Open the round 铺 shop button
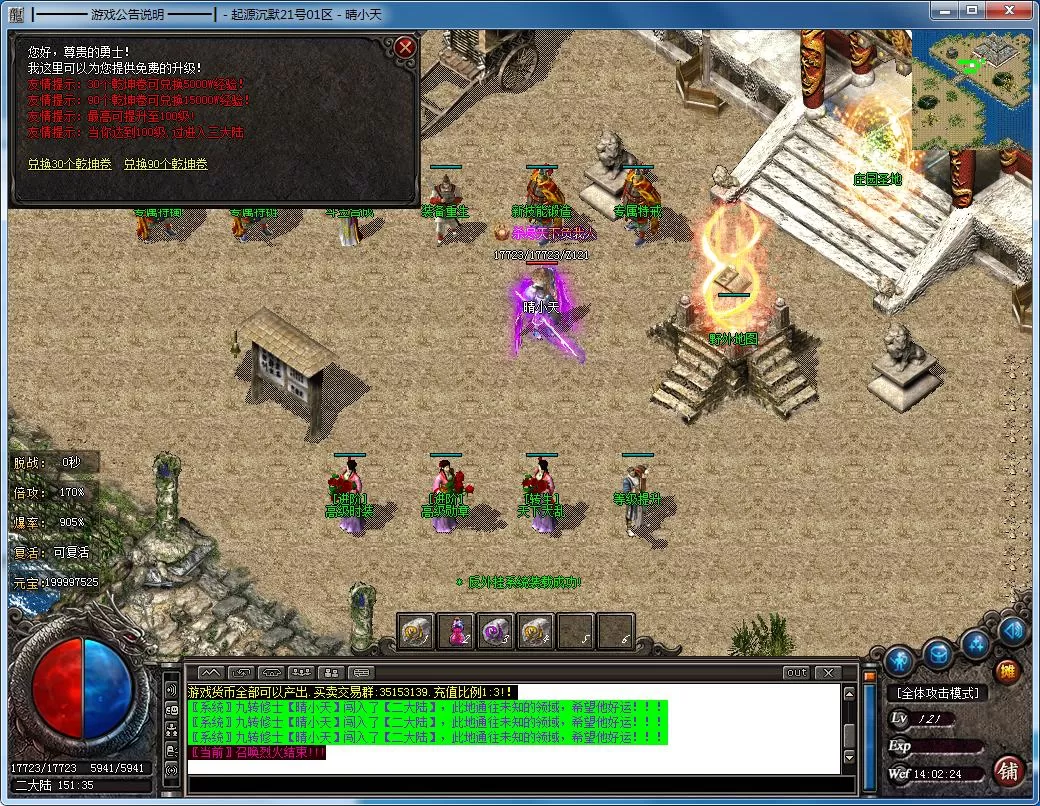The image size is (1040, 806). pyautogui.click(x=1009, y=770)
